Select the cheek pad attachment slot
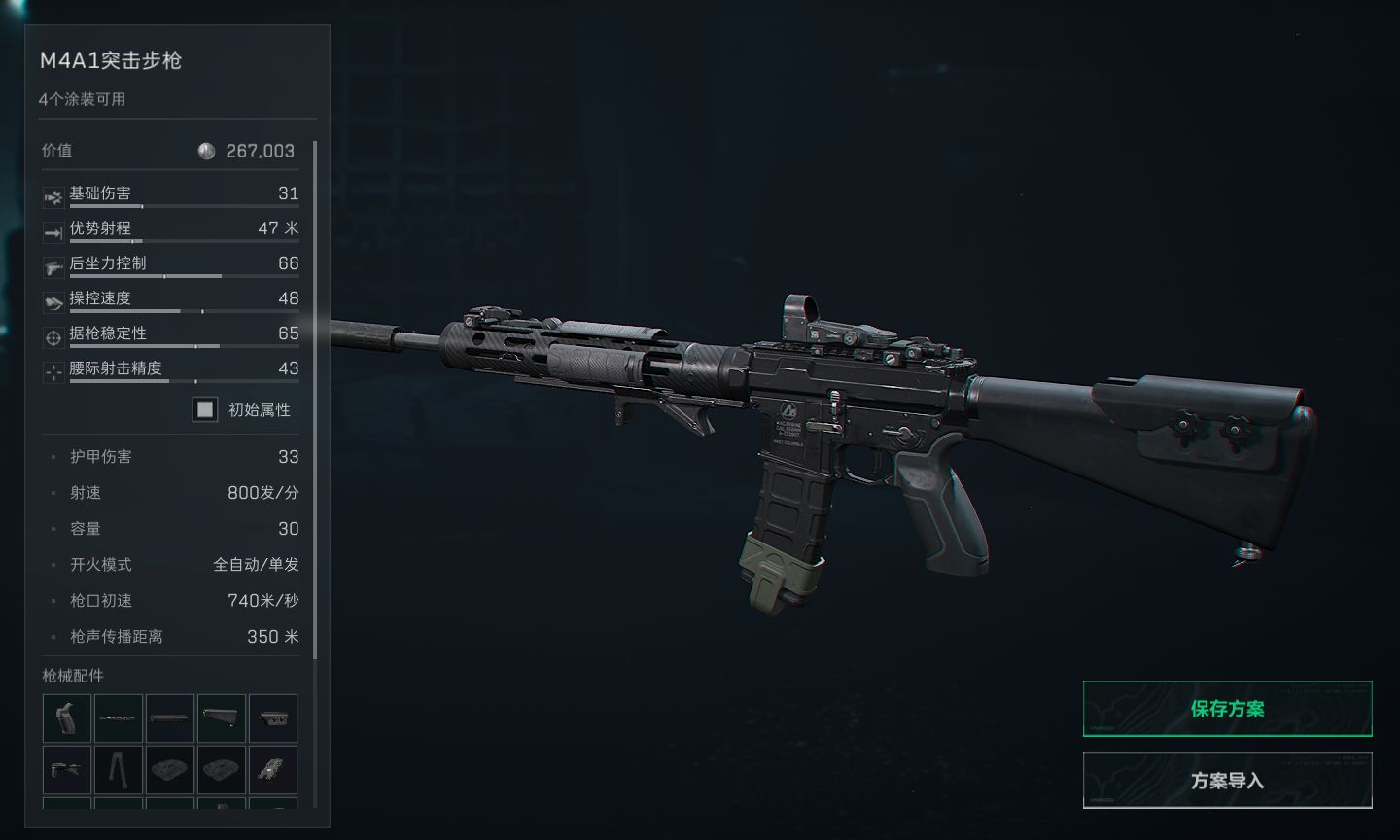The height and width of the screenshot is (840, 1400). (x=273, y=718)
